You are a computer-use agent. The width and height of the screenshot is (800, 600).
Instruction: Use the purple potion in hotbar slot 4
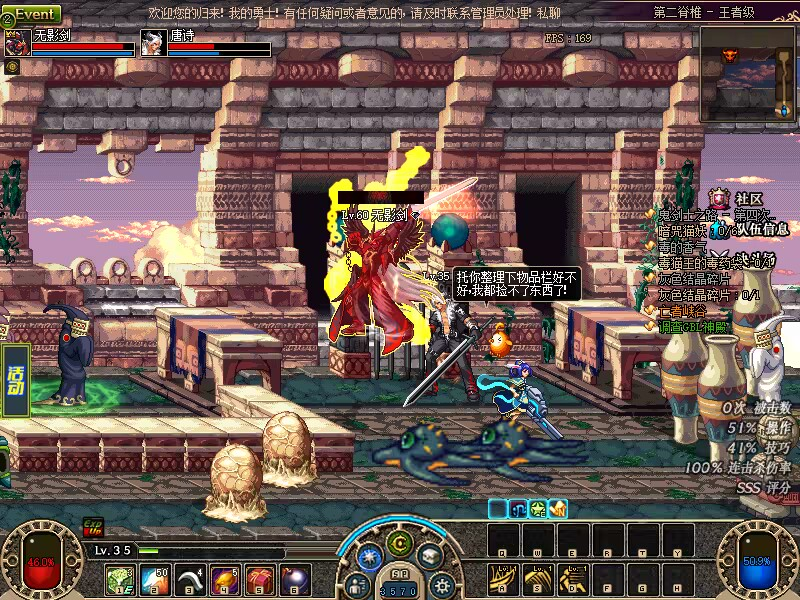[x=225, y=579]
